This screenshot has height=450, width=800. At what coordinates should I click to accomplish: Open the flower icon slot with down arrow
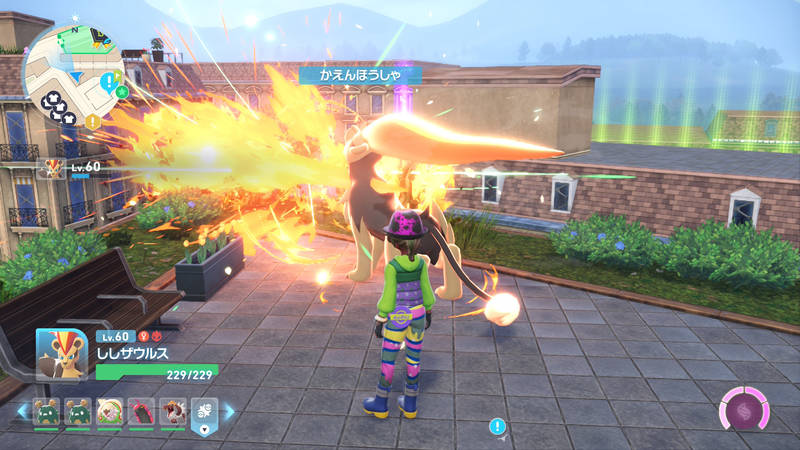204,413
